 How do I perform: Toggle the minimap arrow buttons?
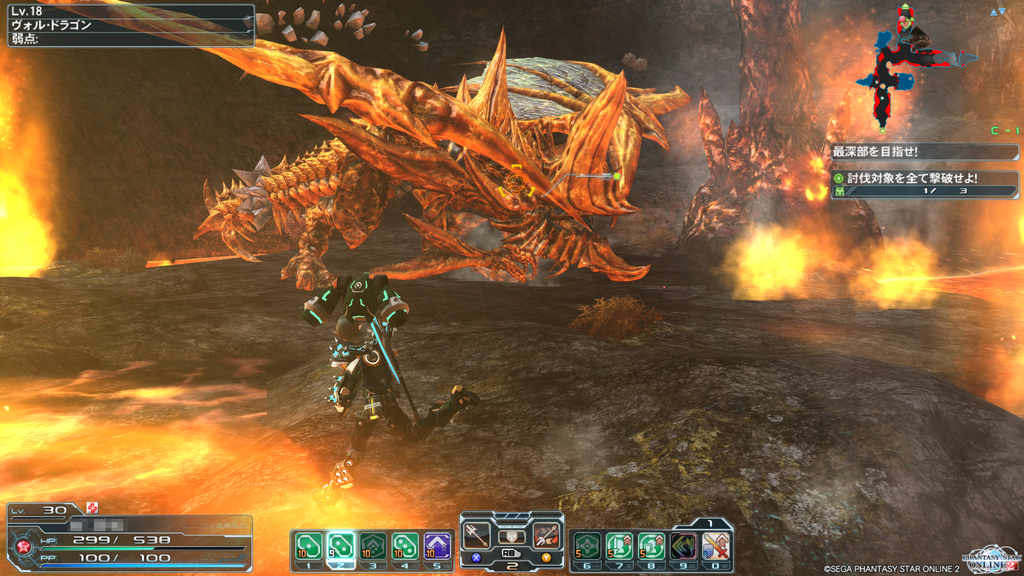tap(997, 12)
